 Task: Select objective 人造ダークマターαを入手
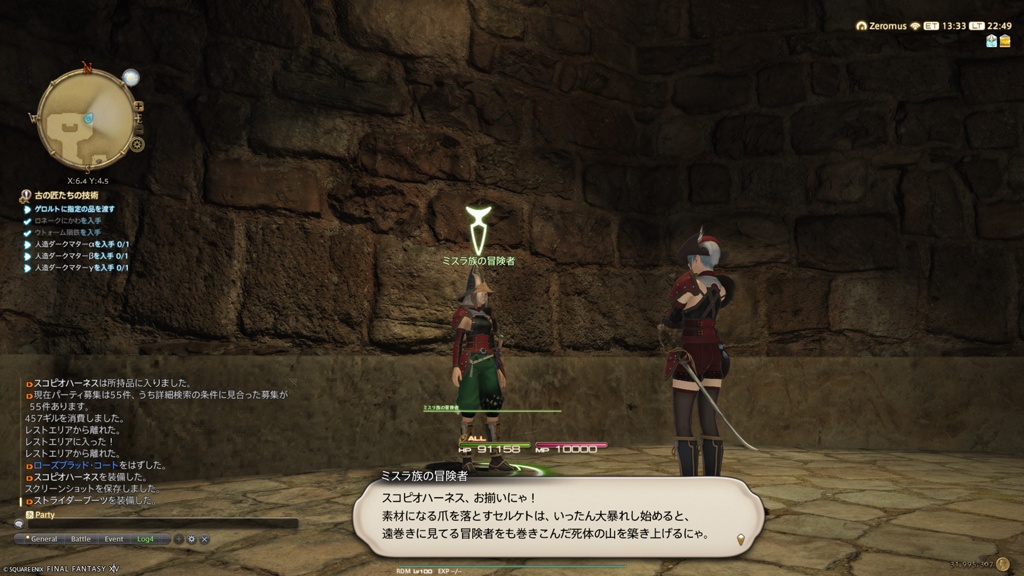pyautogui.click(x=80, y=244)
